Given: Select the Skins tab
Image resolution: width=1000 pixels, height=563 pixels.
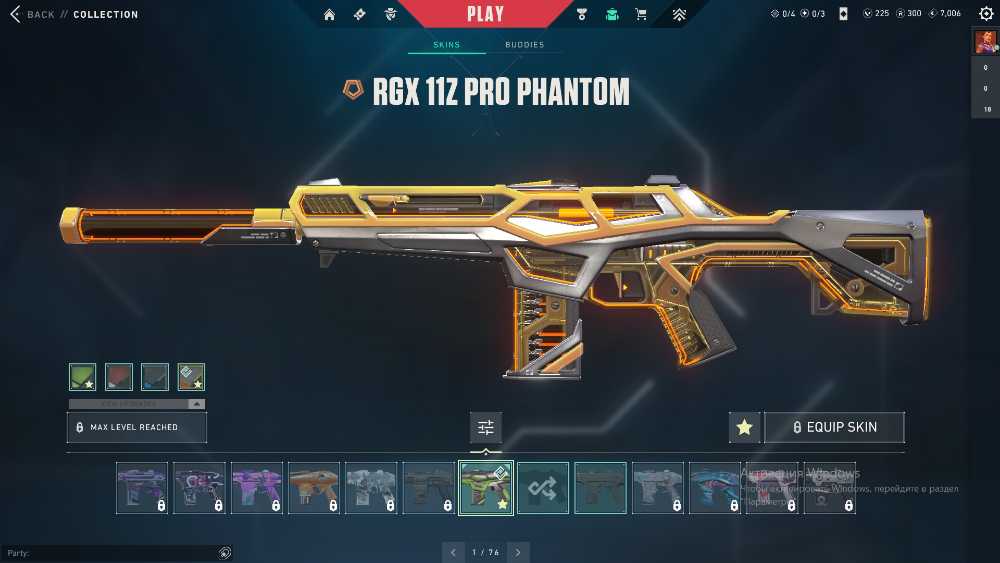Looking at the screenshot, I should pyautogui.click(x=446, y=45).
